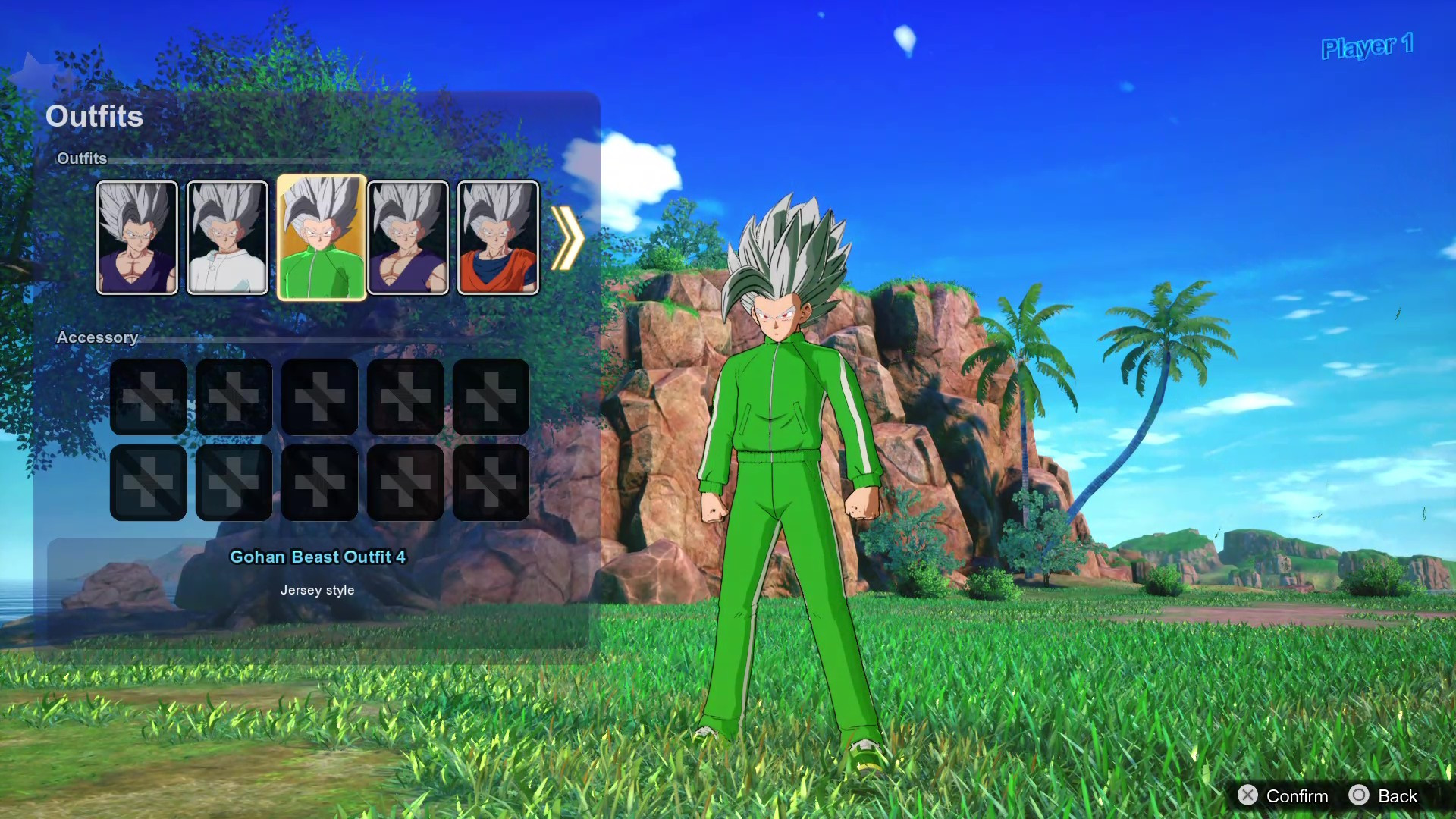Click the fourth accessory plus slot

(405, 395)
